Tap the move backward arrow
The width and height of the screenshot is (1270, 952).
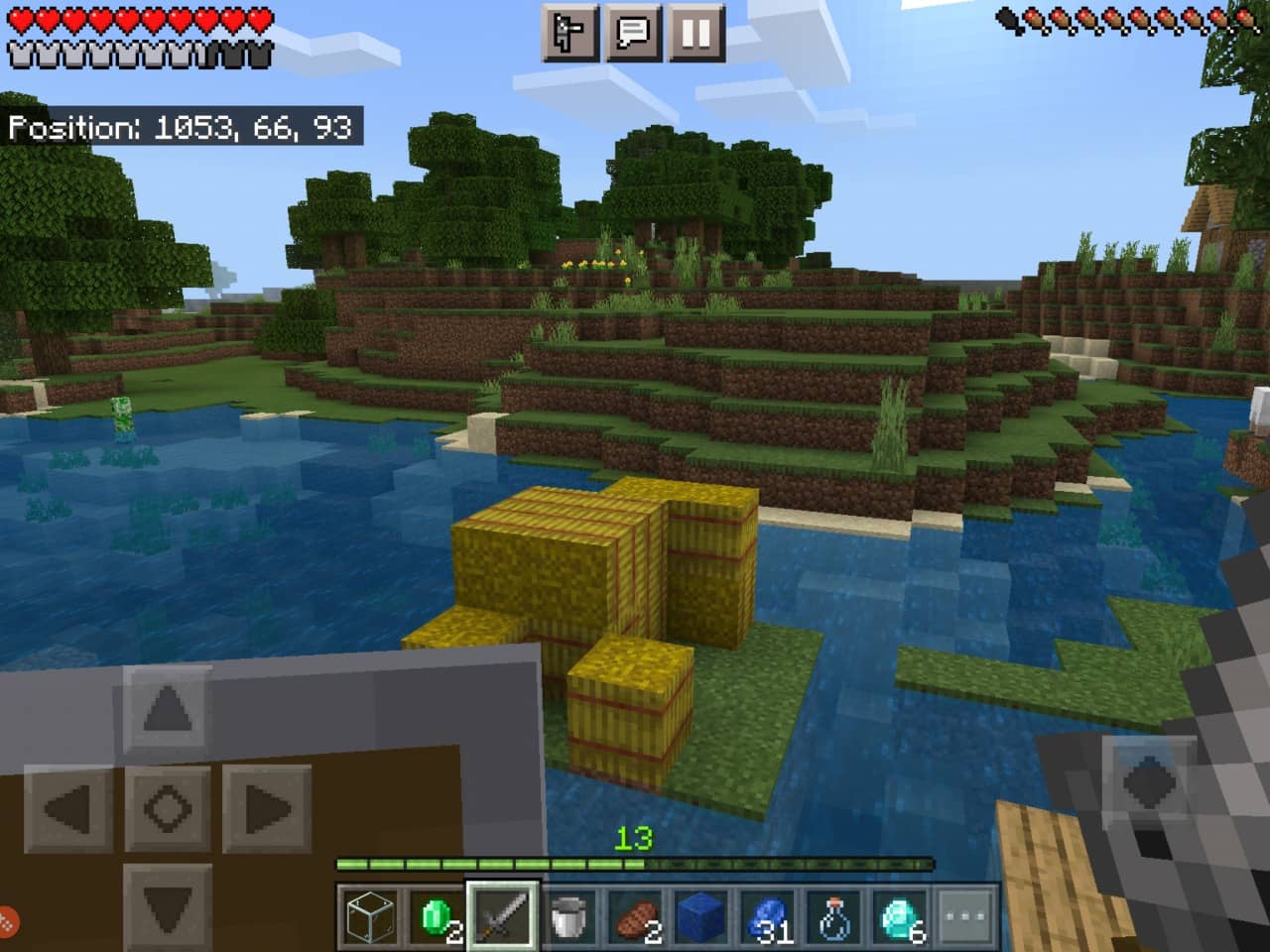point(167,905)
